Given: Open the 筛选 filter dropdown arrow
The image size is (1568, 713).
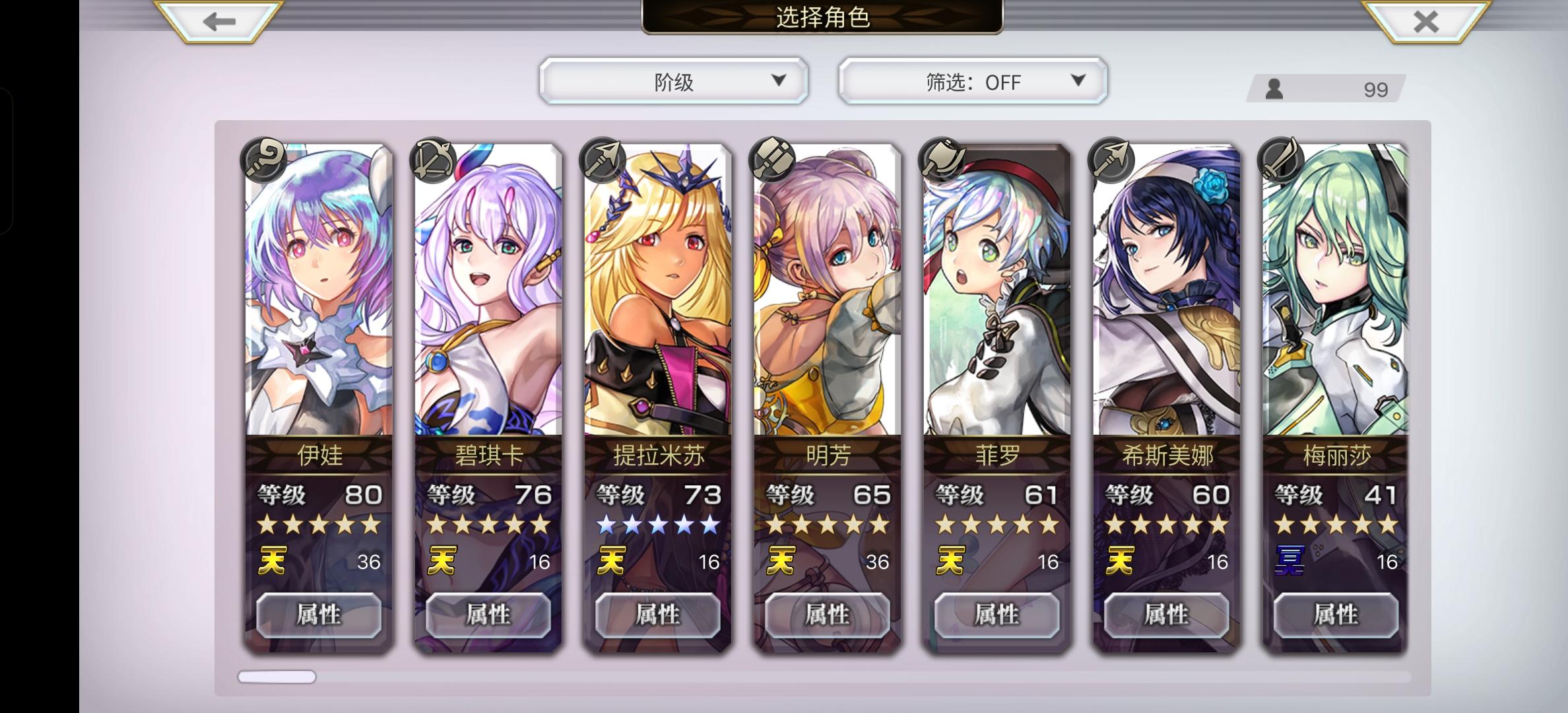Looking at the screenshot, I should tap(1077, 81).
